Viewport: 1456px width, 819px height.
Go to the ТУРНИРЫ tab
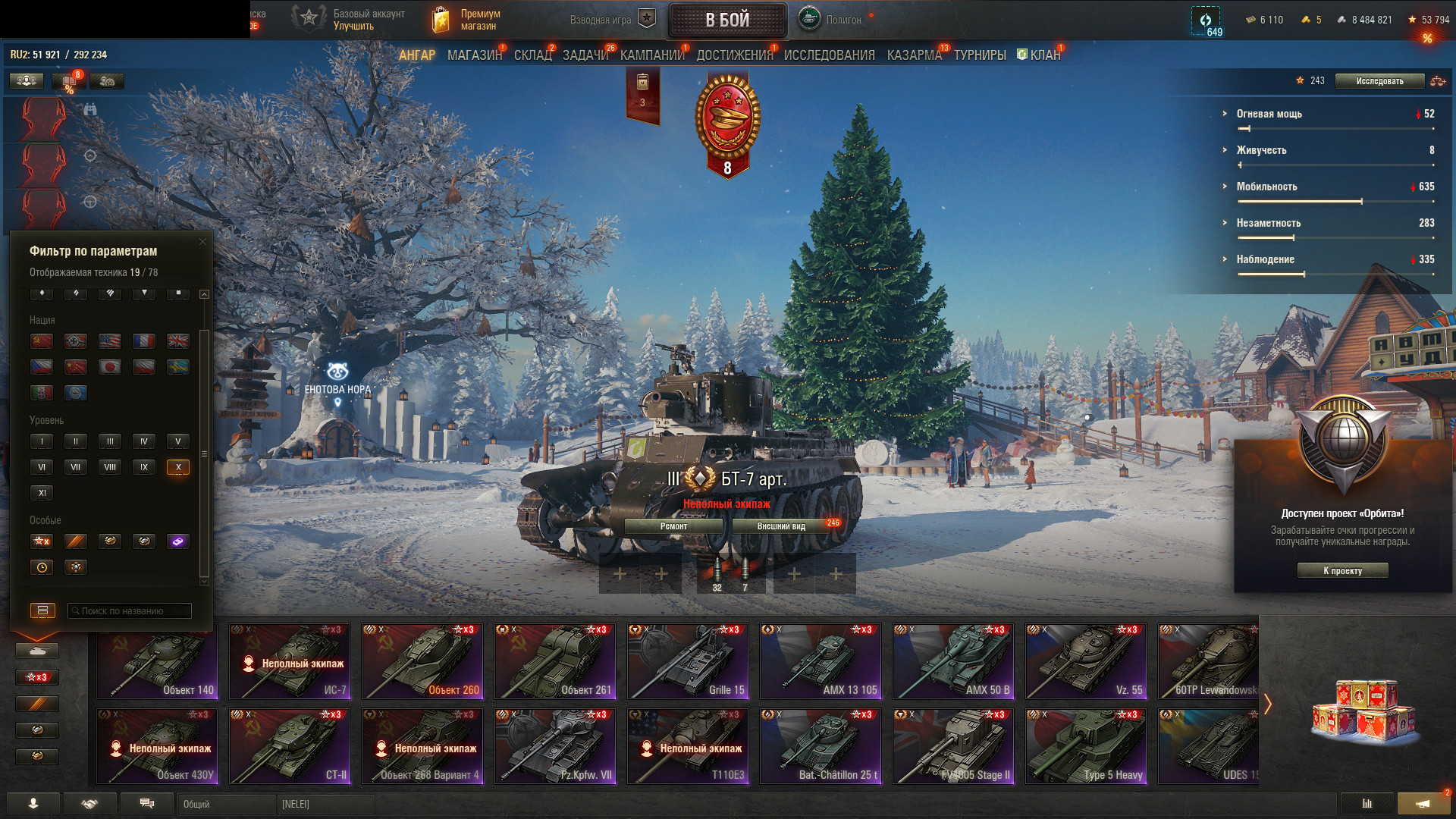click(x=980, y=55)
